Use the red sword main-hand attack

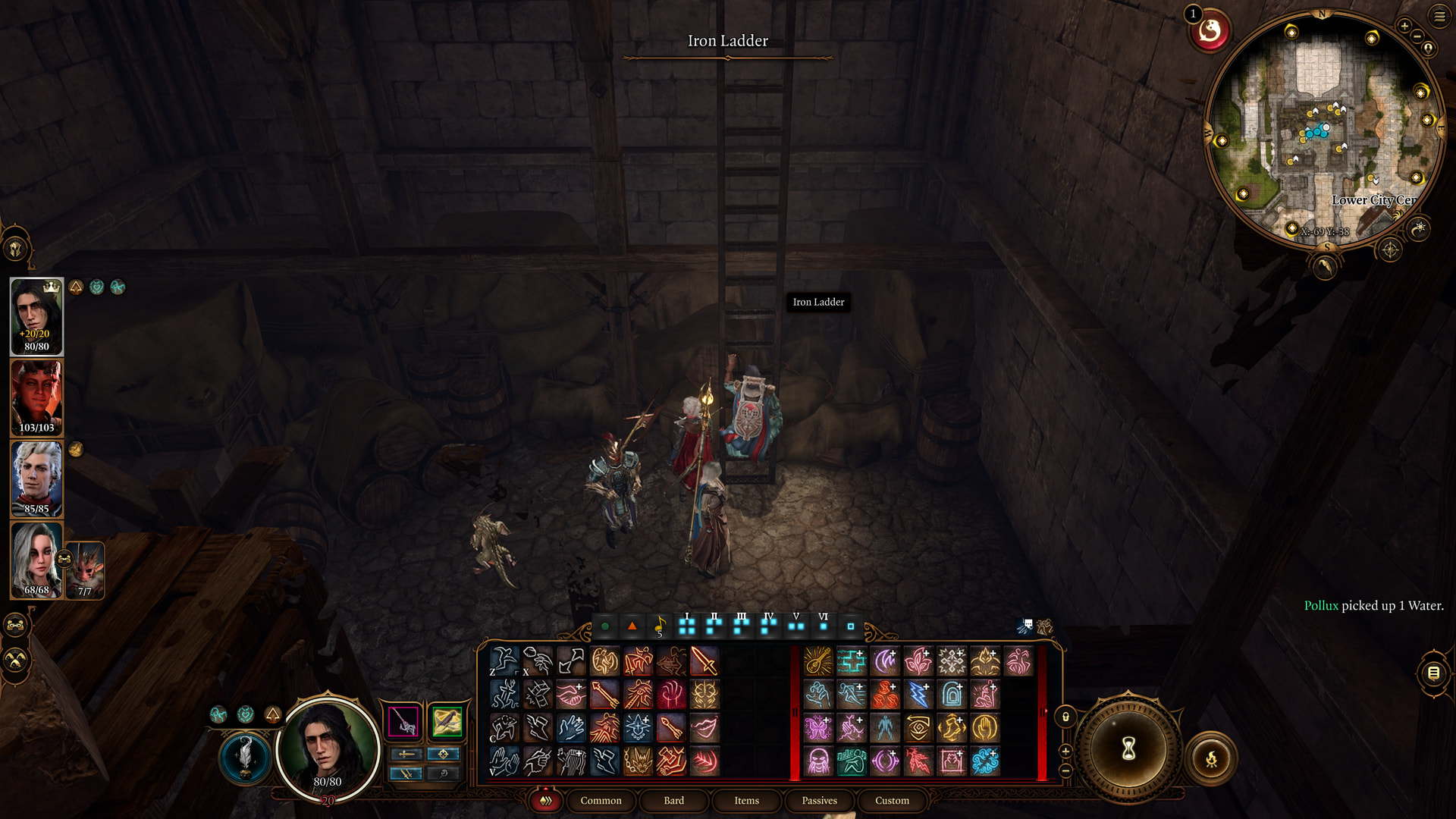pyautogui.click(x=704, y=661)
